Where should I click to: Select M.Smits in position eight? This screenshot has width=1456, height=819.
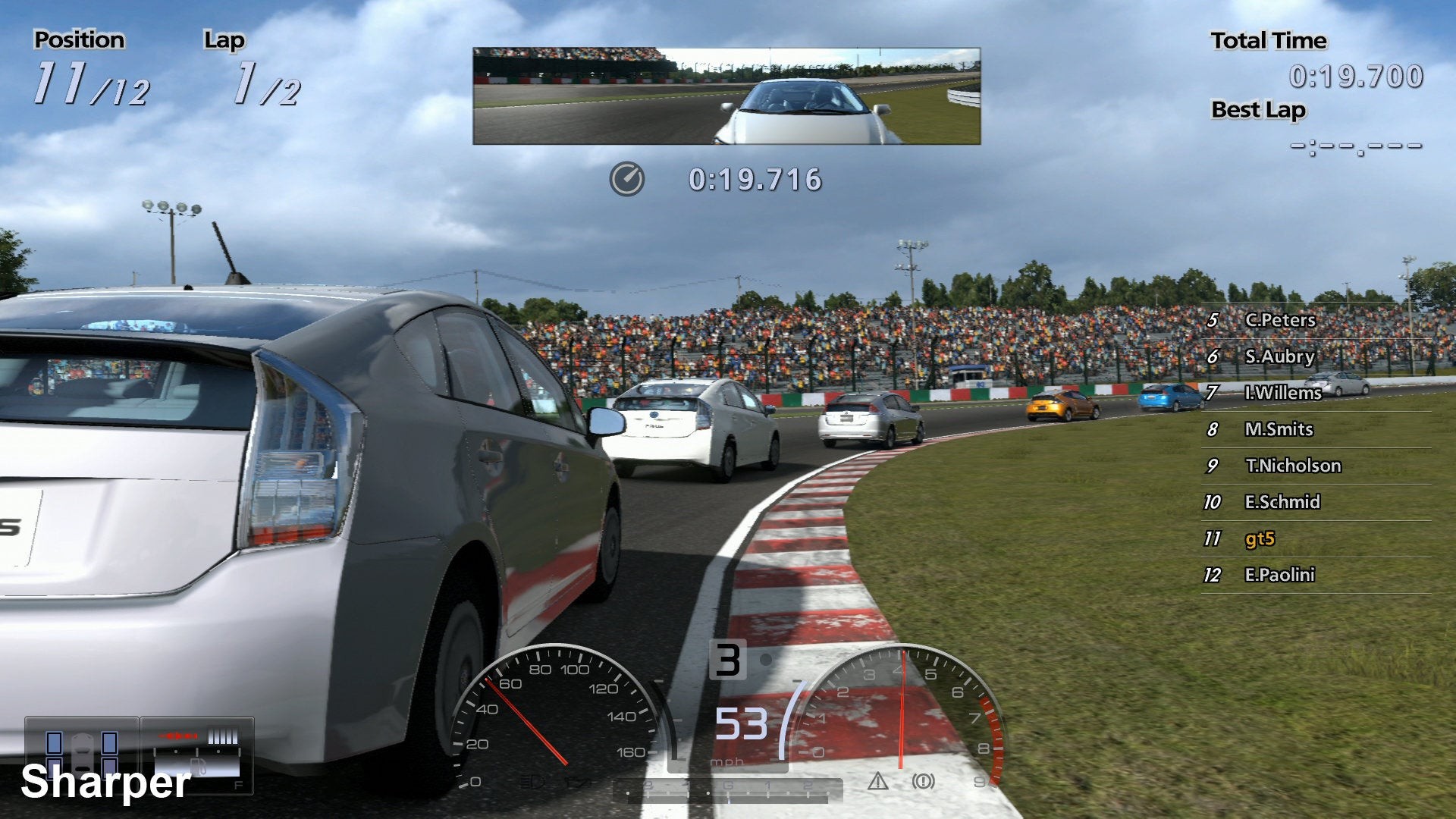[1279, 429]
